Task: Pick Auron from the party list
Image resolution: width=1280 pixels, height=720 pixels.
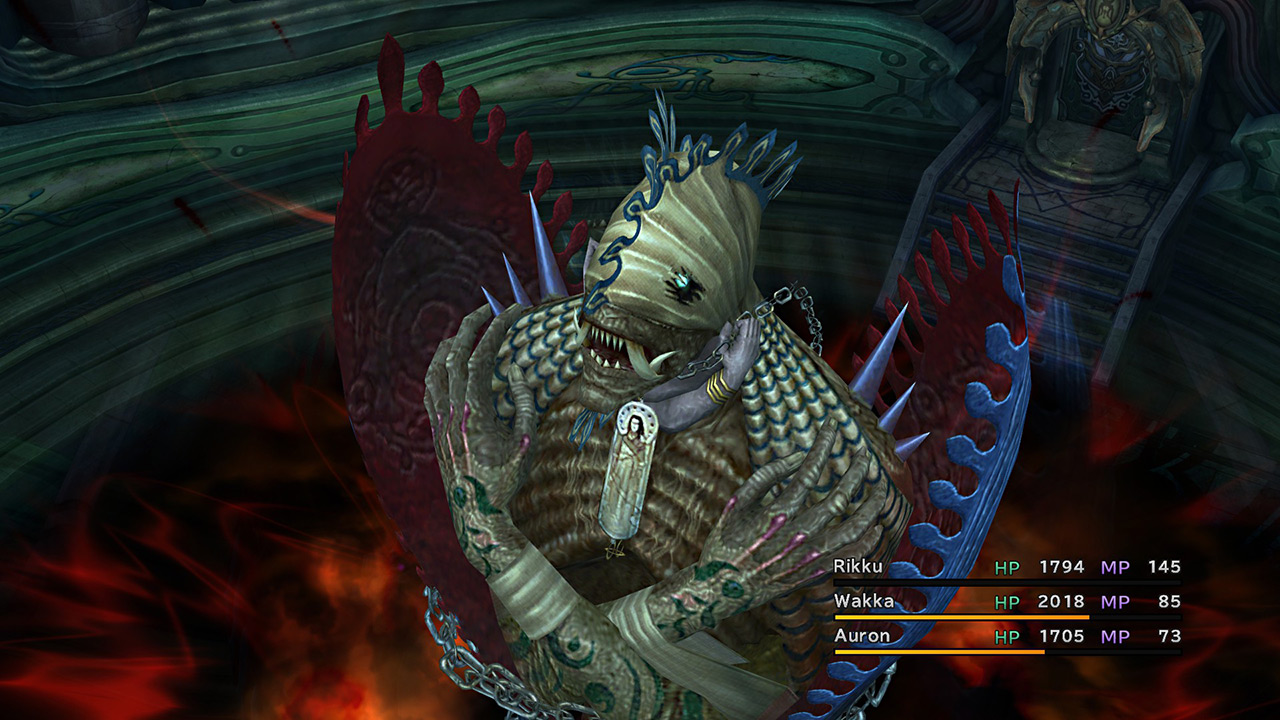Action: tap(860, 635)
